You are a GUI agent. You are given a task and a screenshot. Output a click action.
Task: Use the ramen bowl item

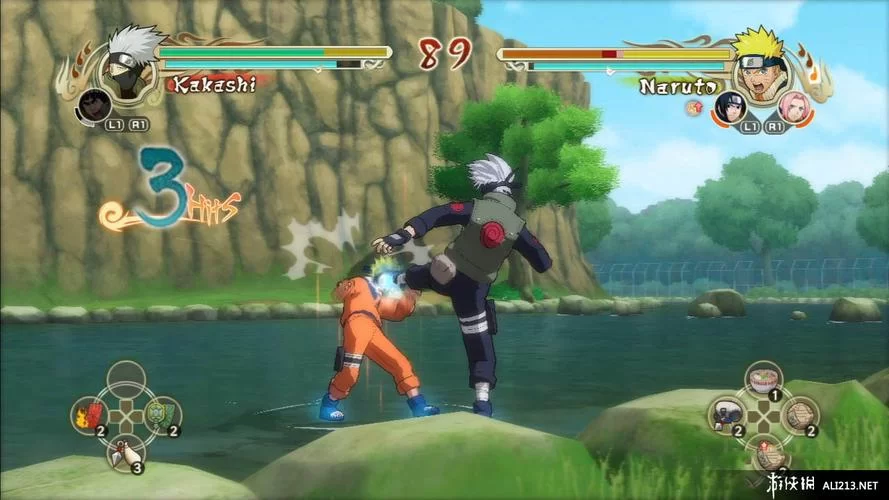[763, 380]
